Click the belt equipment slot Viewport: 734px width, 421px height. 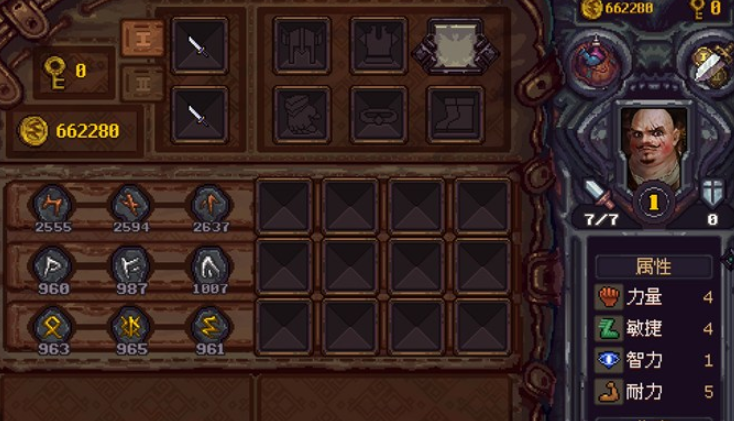click(378, 114)
